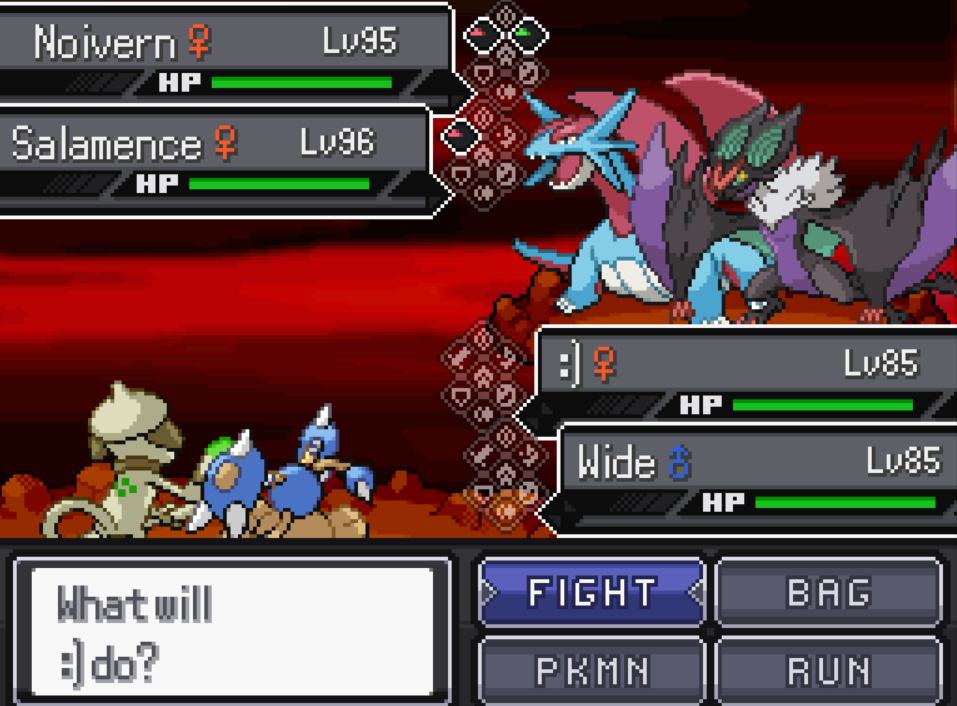Select RUN to flee battle

(x=829, y=671)
